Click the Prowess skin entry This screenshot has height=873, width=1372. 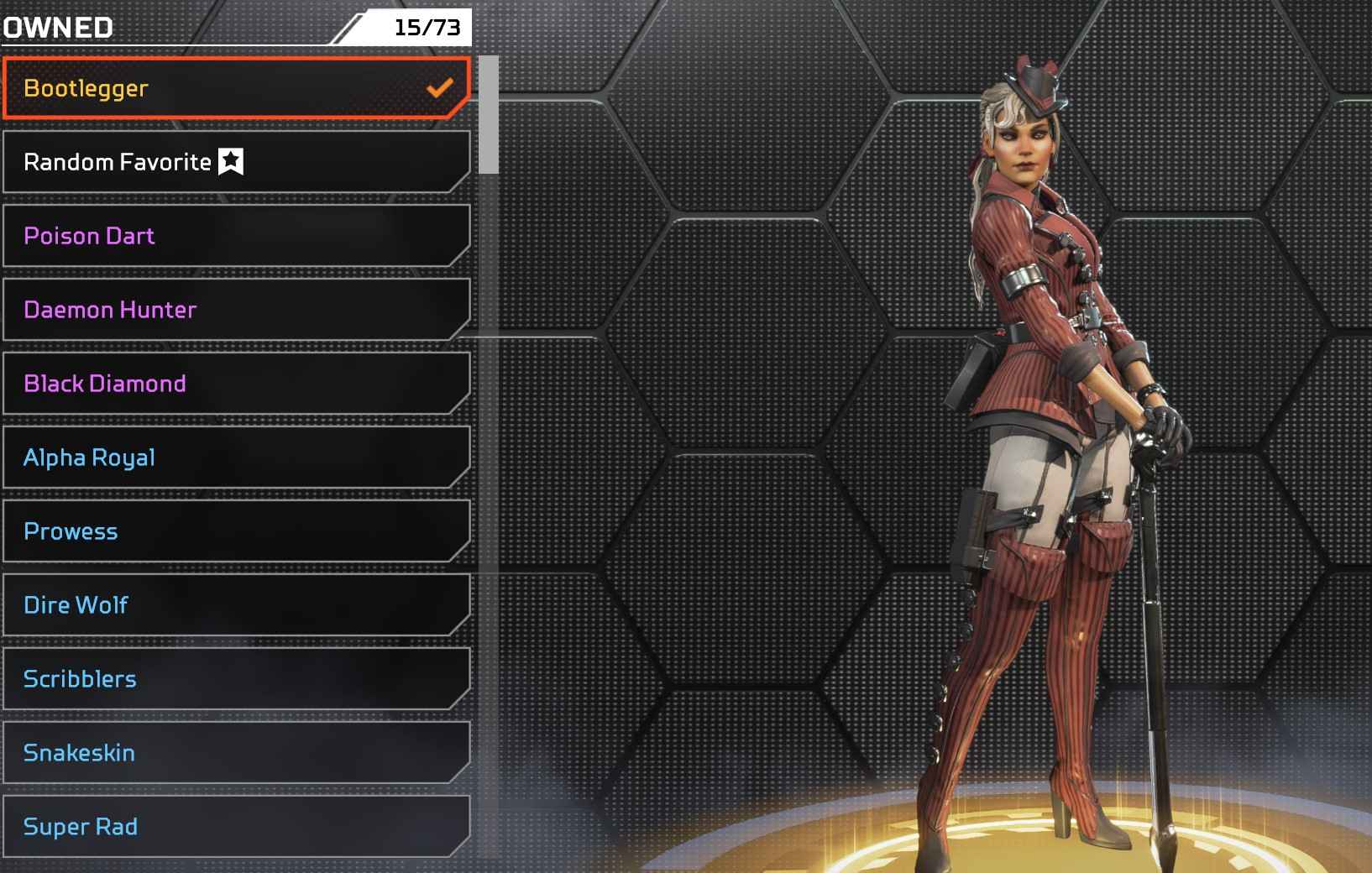click(x=235, y=531)
